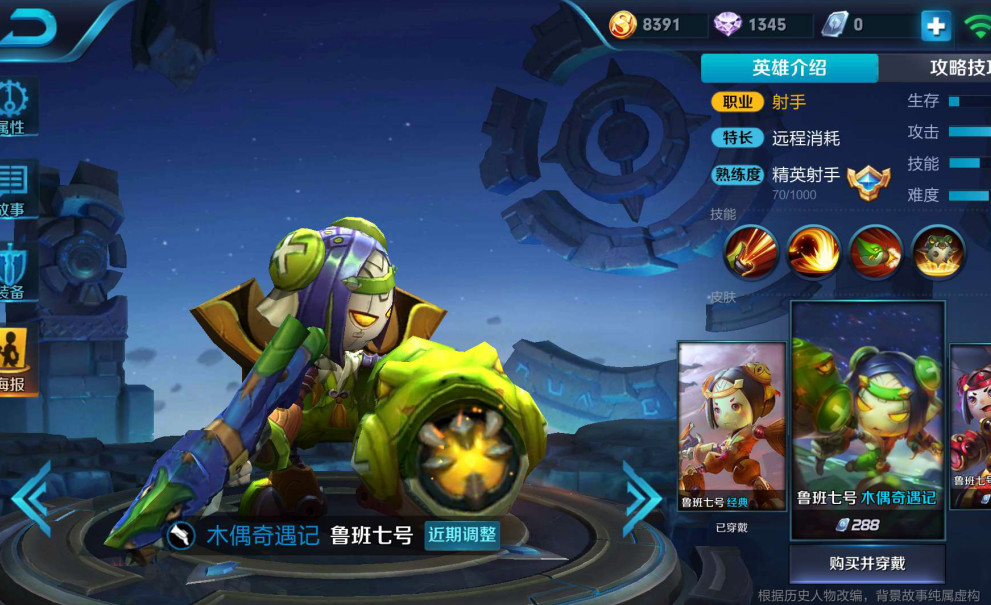View the fourth skill with toad cannon icon
991x605 pixels.
point(938,251)
